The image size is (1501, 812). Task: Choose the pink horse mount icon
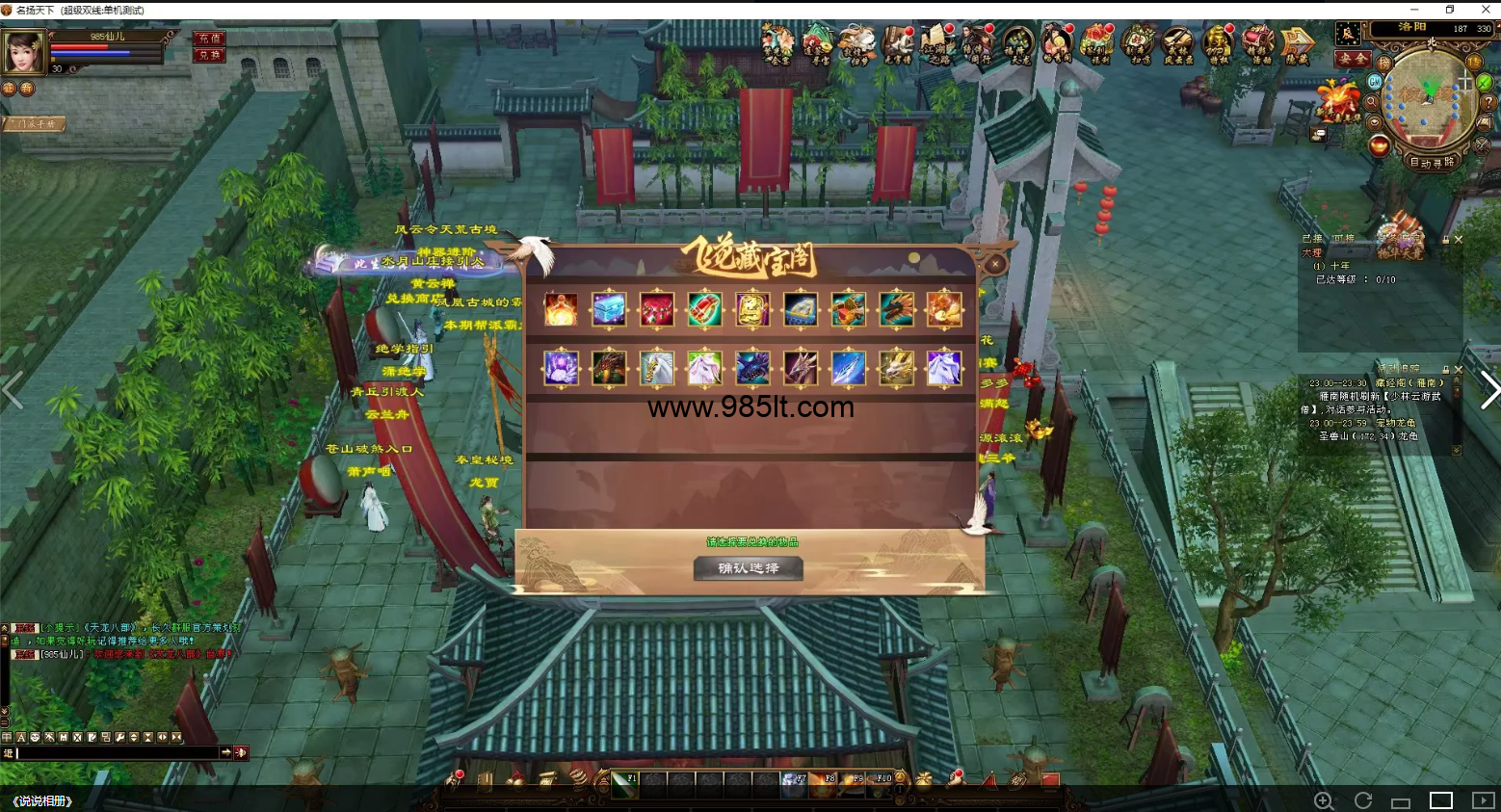tap(704, 368)
